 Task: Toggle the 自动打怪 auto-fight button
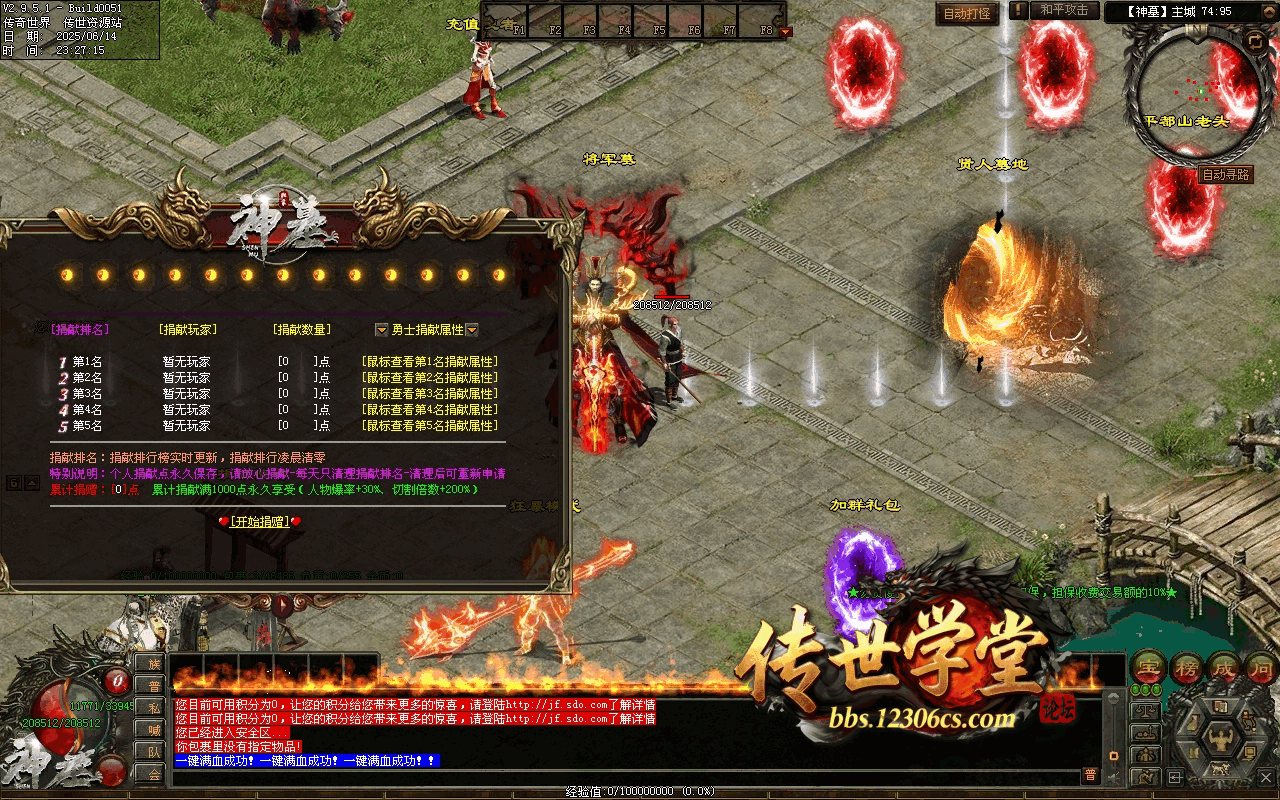click(967, 14)
